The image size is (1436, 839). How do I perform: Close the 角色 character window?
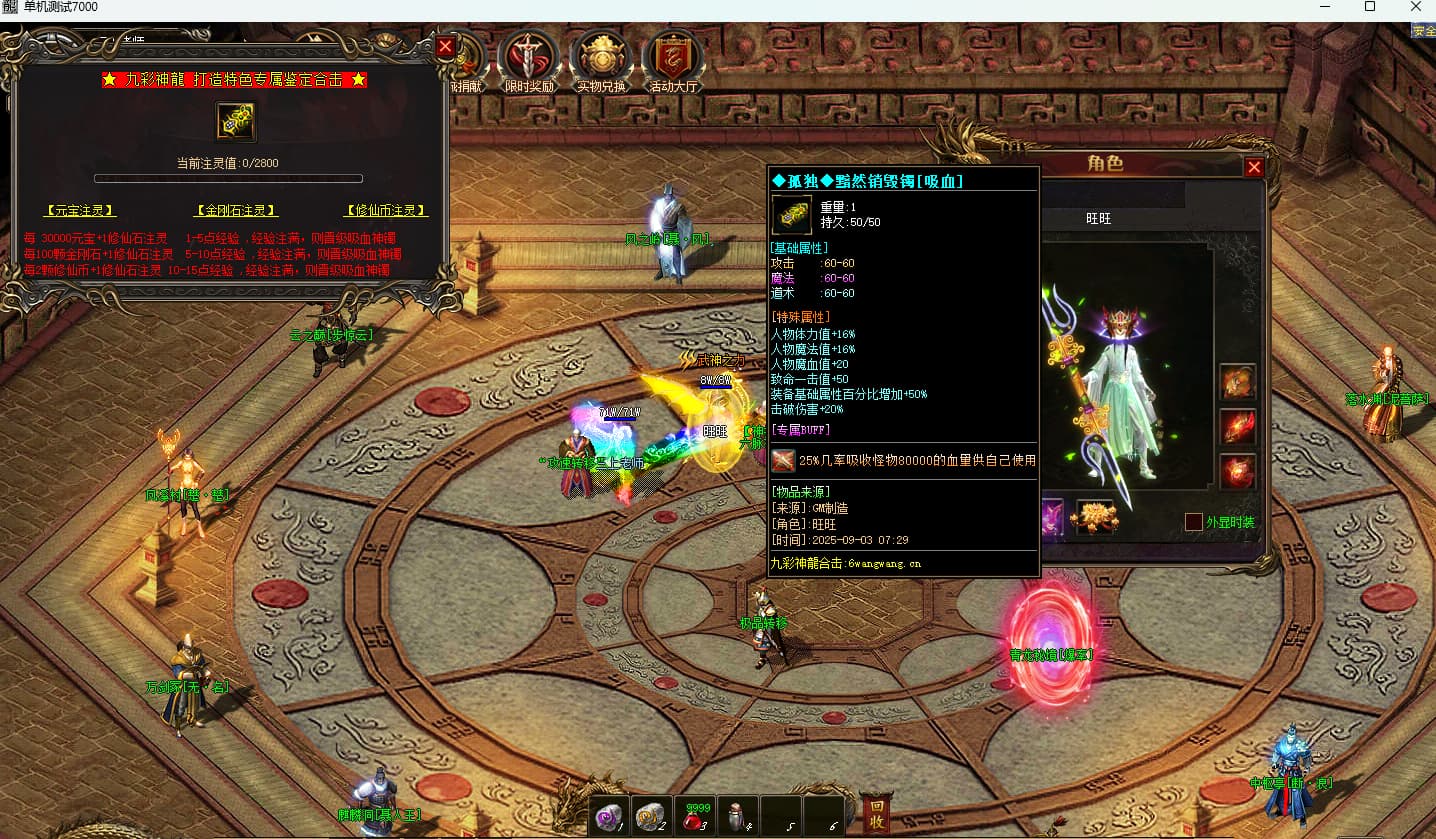(1254, 167)
